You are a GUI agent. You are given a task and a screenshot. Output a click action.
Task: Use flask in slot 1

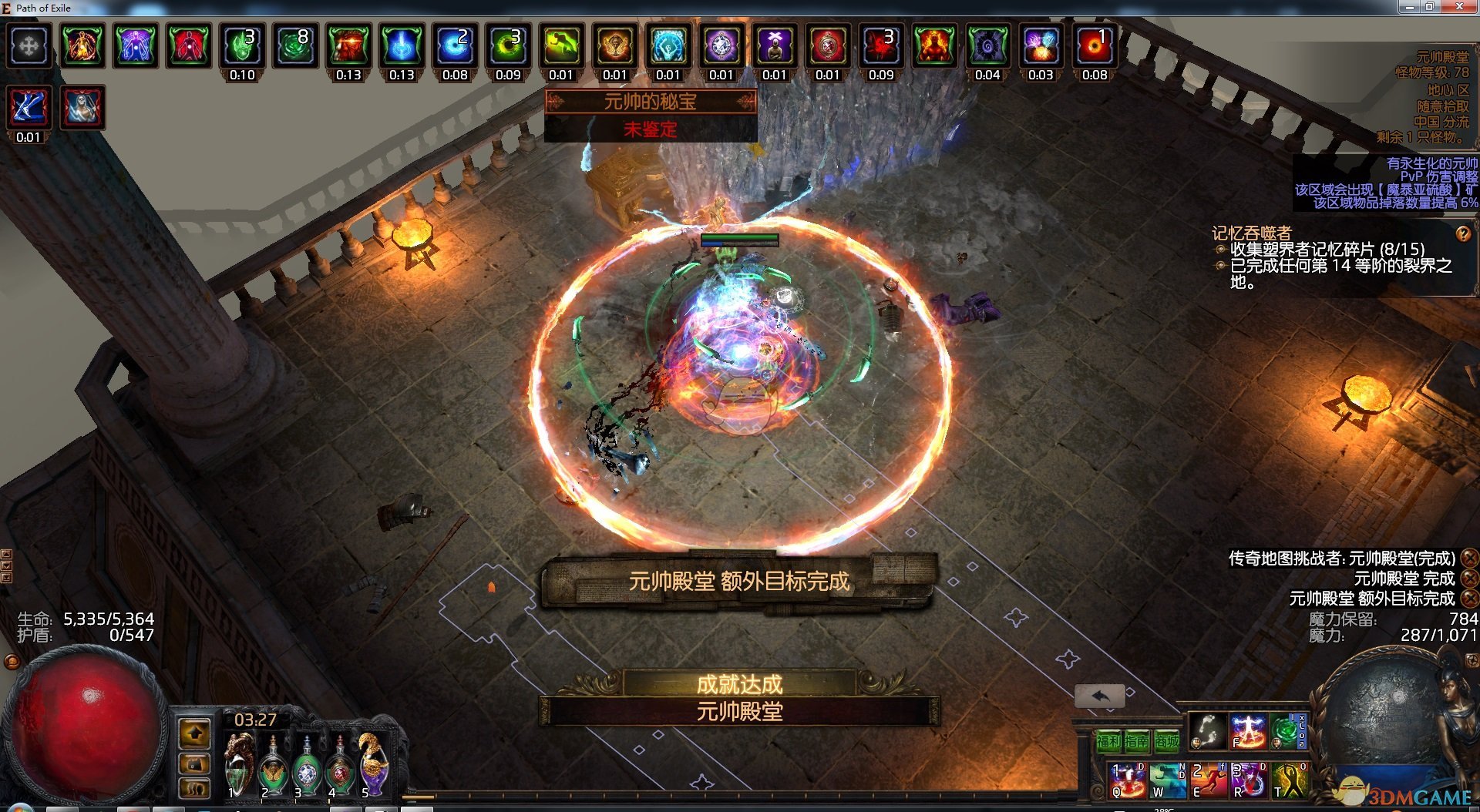(x=239, y=765)
